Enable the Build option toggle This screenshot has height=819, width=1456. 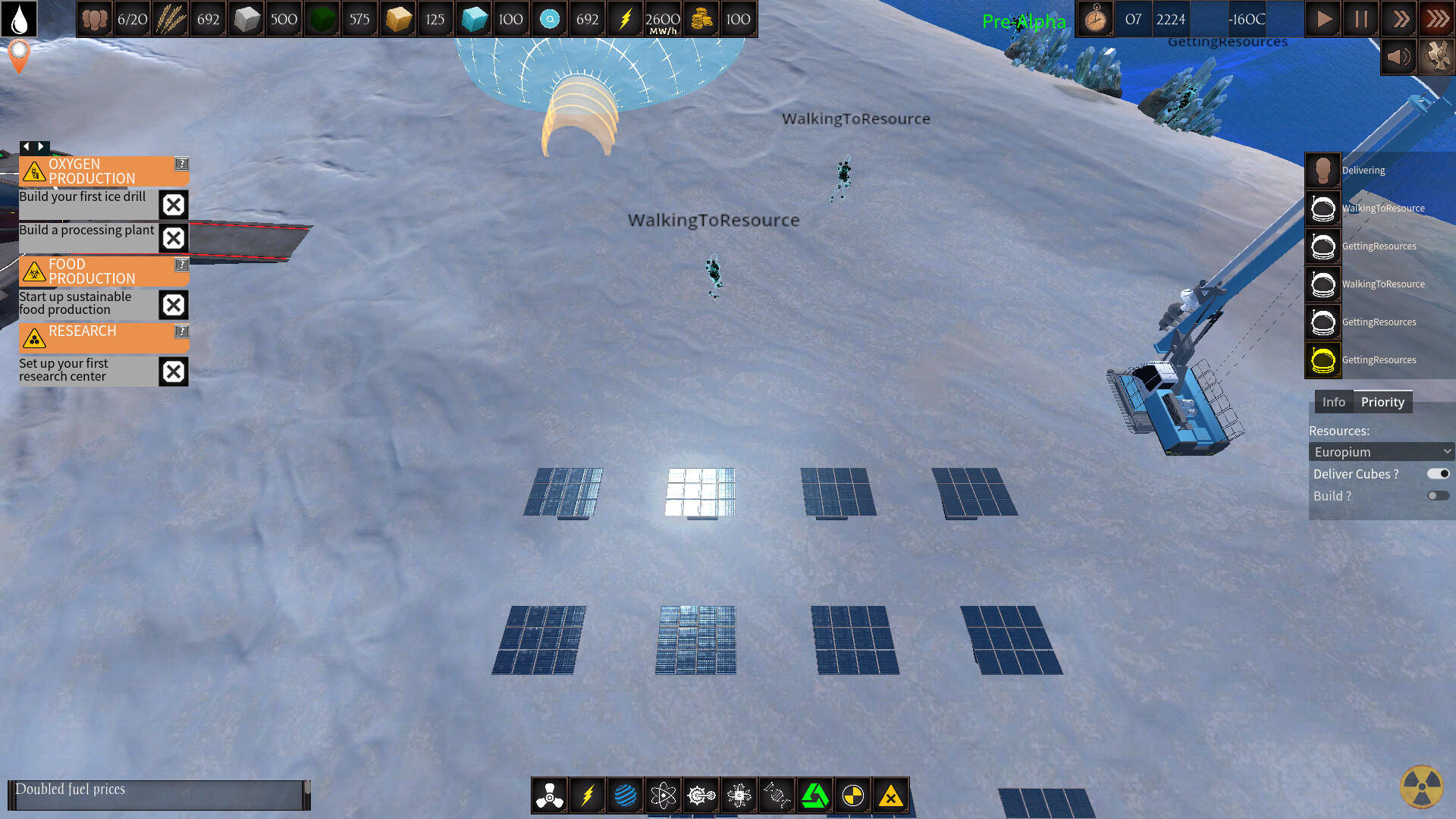(x=1438, y=495)
